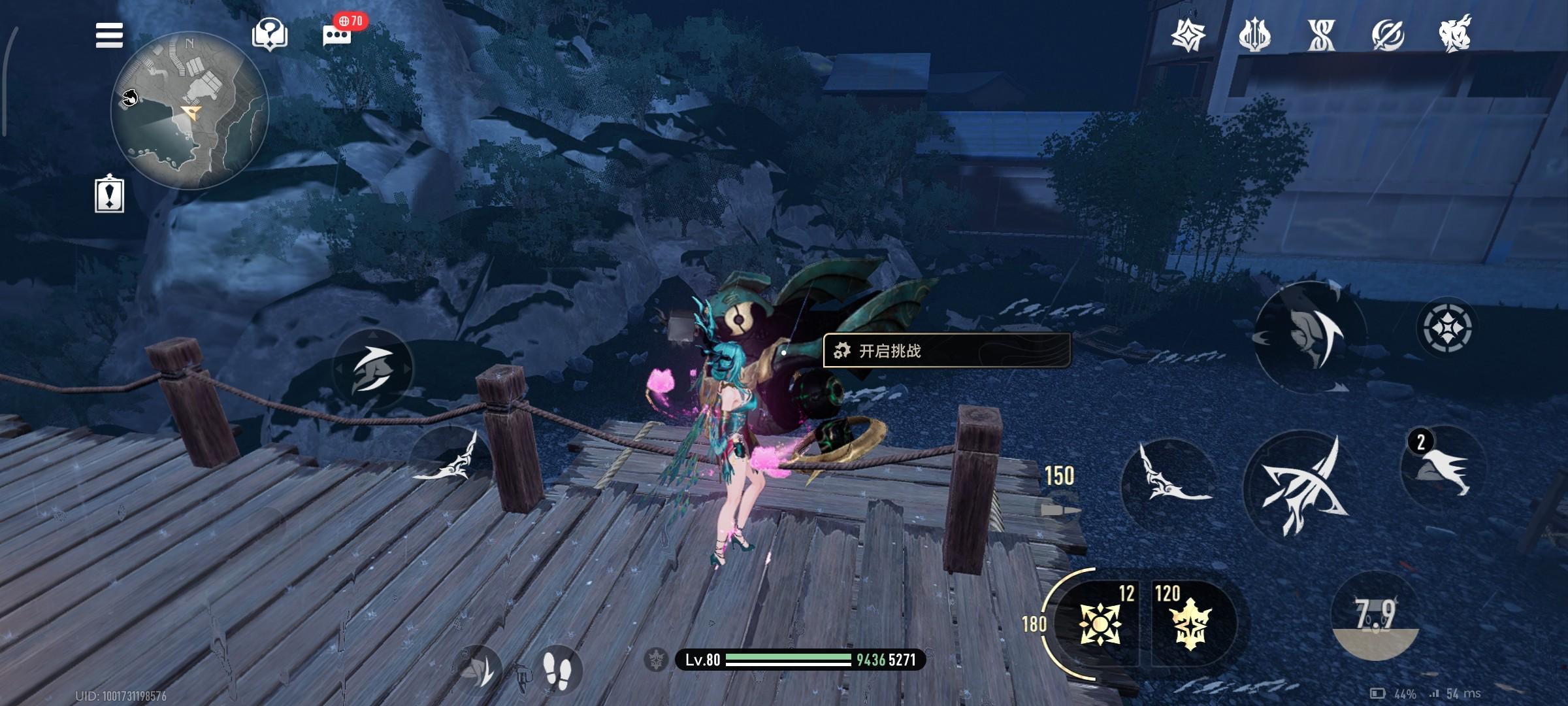Open the star emblem icon in top bar

1188,35
